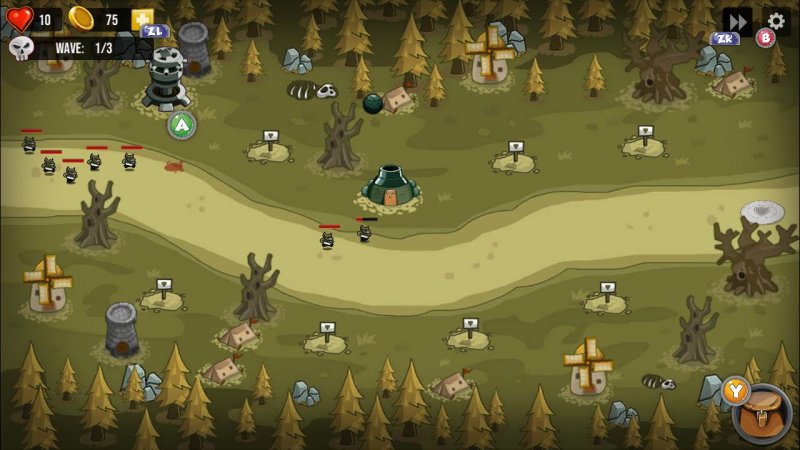Toggle the fast-forward speed button

tap(737, 20)
